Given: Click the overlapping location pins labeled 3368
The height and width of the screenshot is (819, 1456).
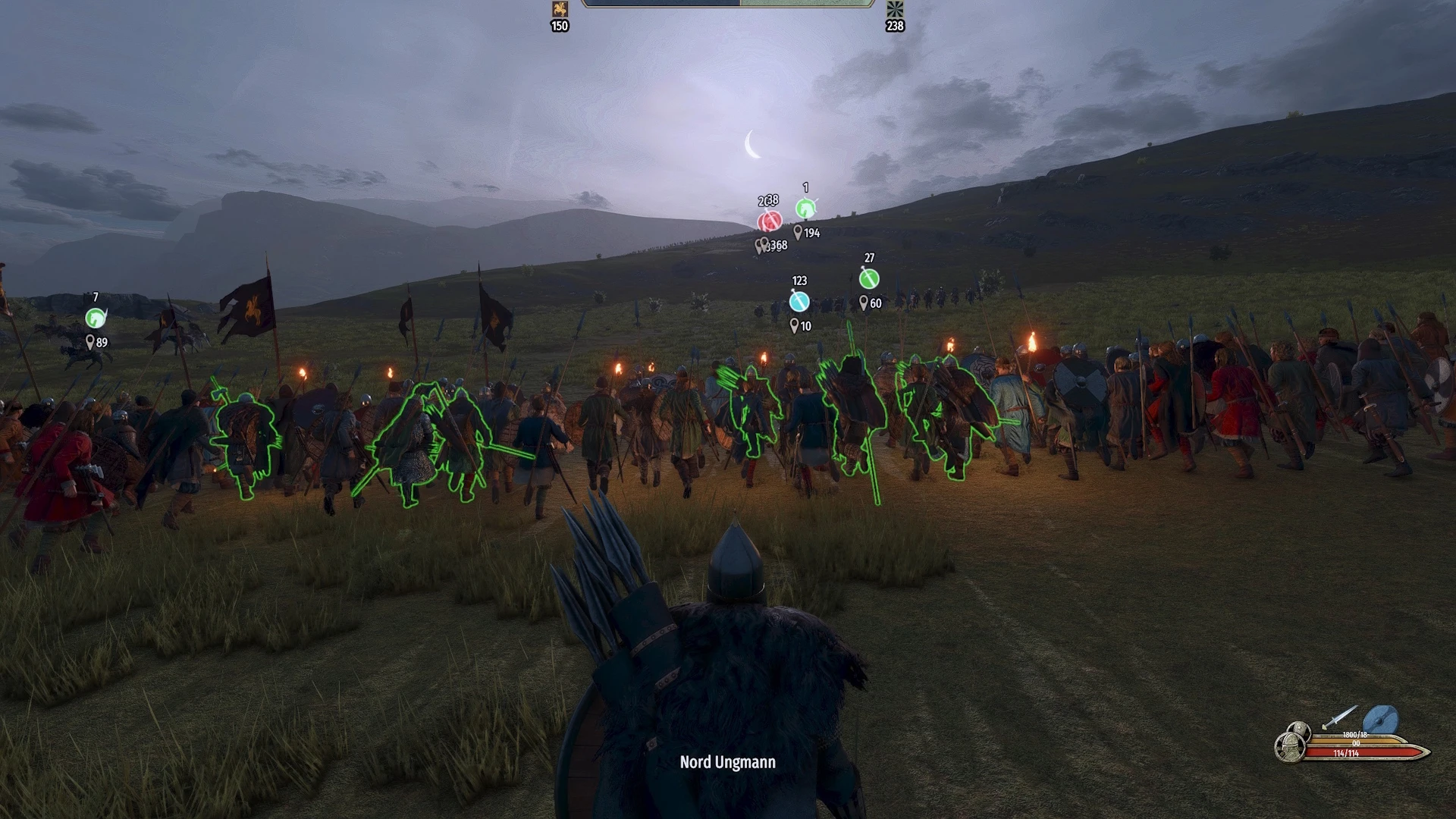Looking at the screenshot, I should pyautogui.click(x=761, y=244).
